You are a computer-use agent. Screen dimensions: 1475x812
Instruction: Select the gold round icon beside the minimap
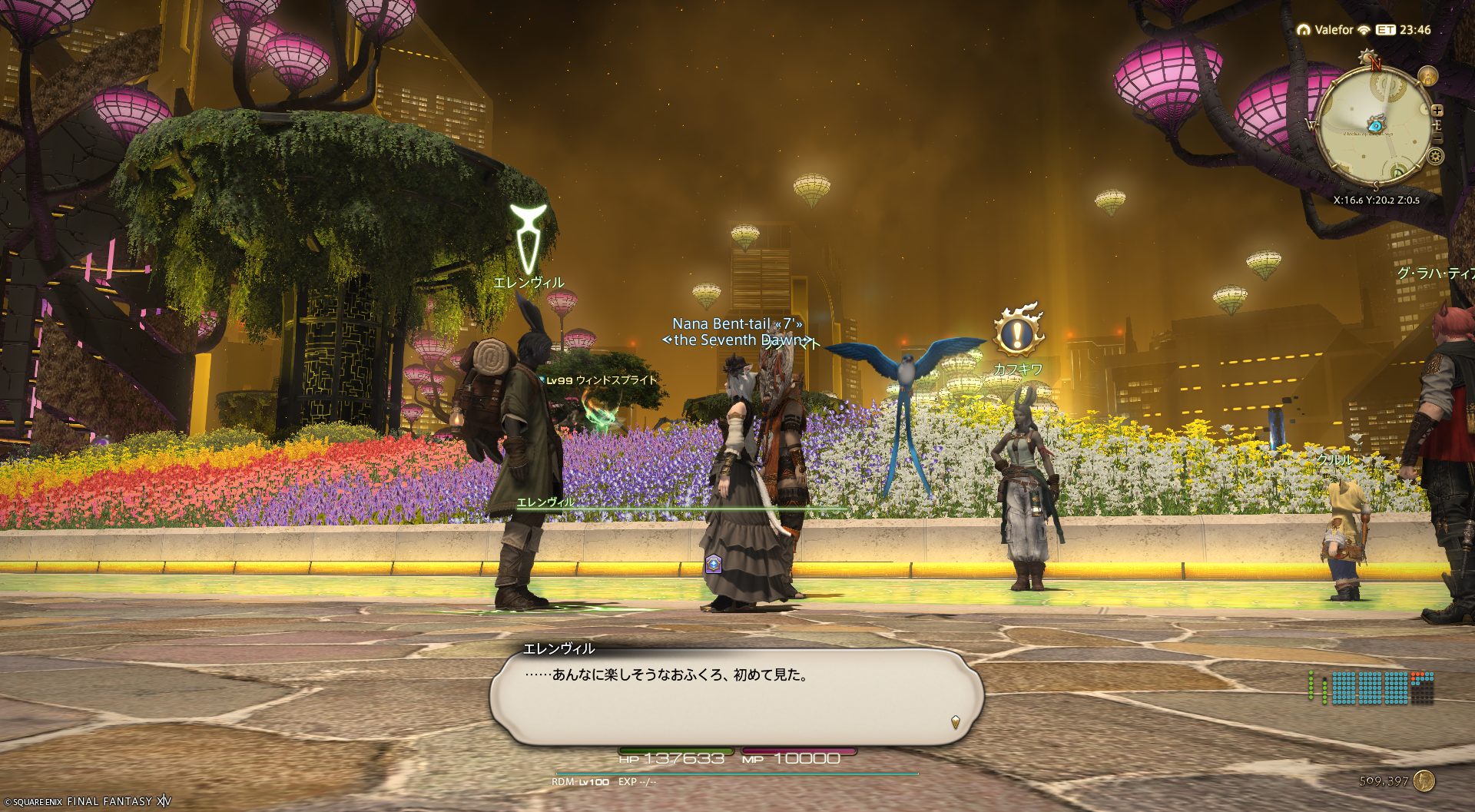pyautogui.click(x=1427, y=76)
